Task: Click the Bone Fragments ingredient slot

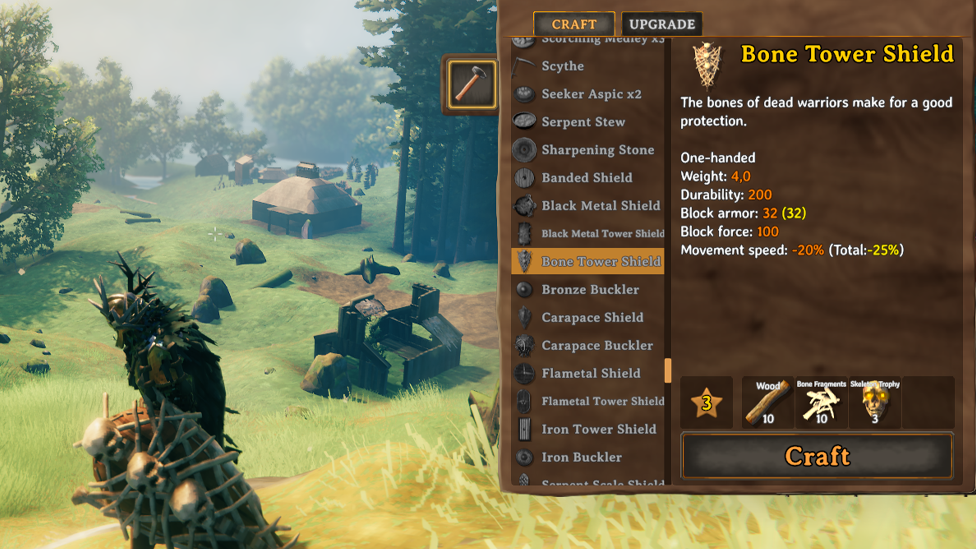Action: pyautogui.click(x=821, y=403)
